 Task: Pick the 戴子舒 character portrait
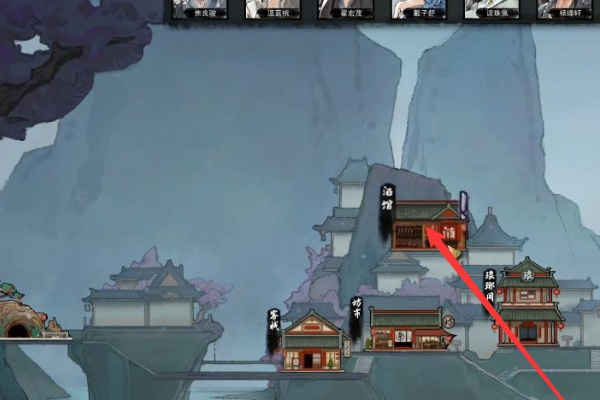pyautogui.click(x=416, y=9)
